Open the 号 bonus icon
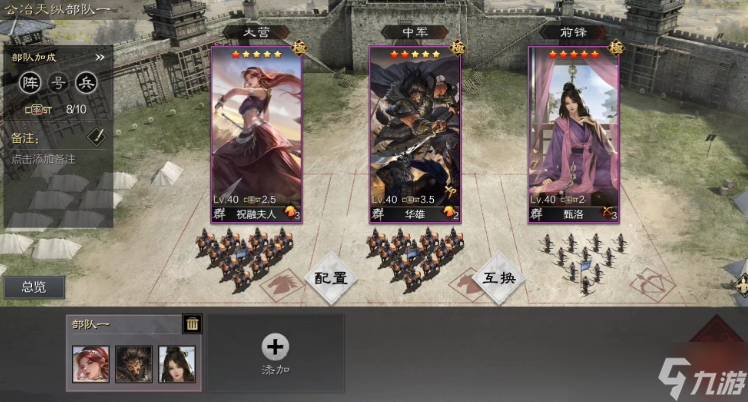This screenshot has height=402, width=748. (58, 82)
